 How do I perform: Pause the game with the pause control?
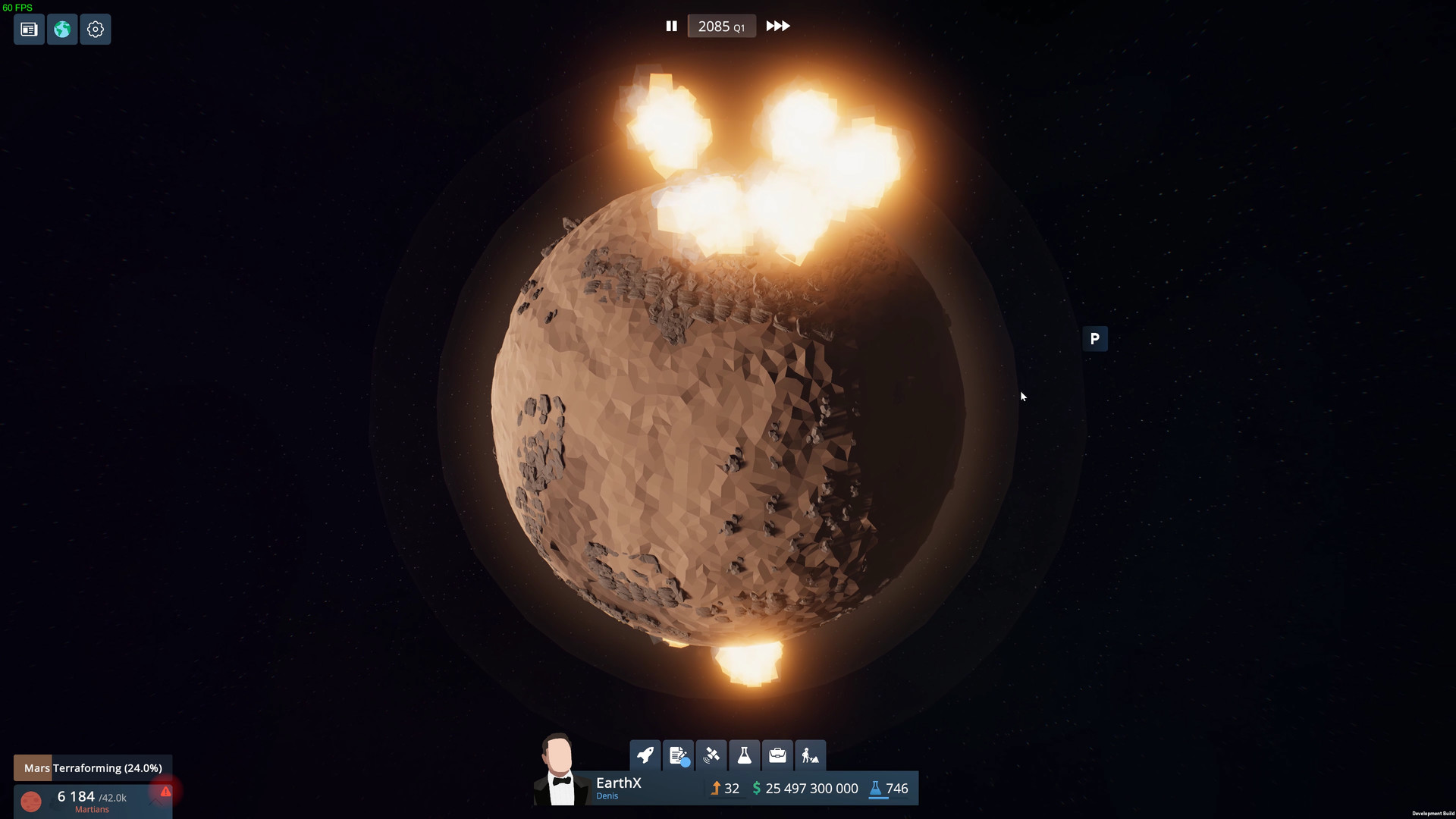point(672,26)
